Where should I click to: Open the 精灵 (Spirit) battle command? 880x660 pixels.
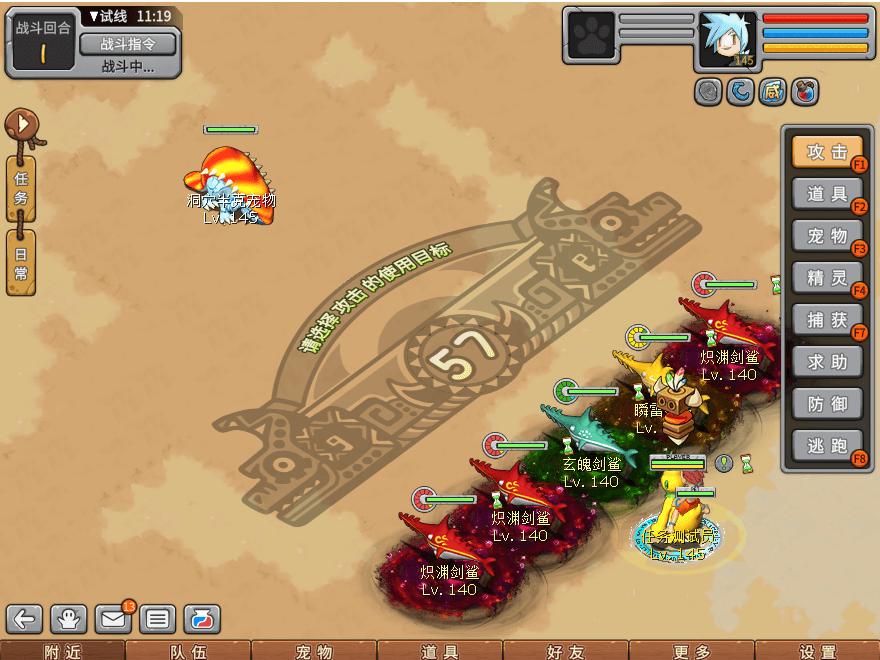coord(827,277)
